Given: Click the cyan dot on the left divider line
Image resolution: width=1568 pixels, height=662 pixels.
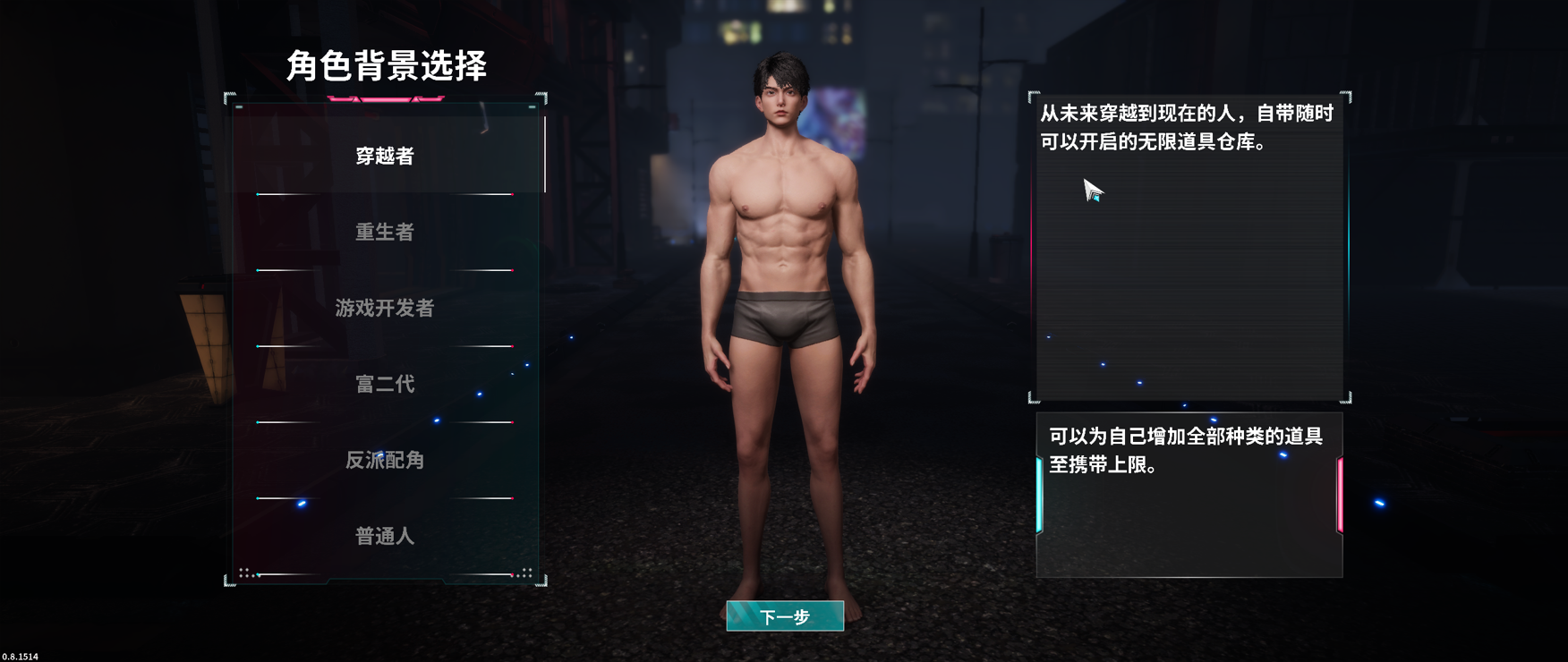Looking at the screenshot, I should (x=257, y=193).
